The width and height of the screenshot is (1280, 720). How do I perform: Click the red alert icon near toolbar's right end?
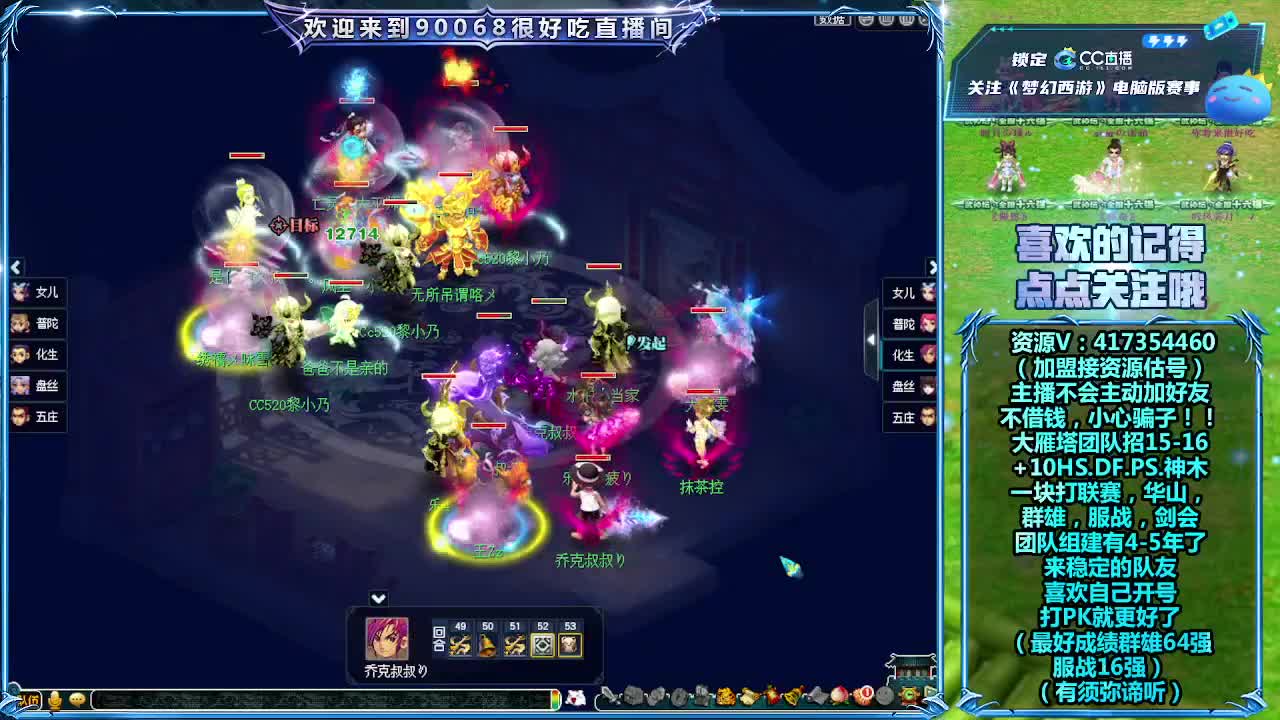[x=867, y=694]
